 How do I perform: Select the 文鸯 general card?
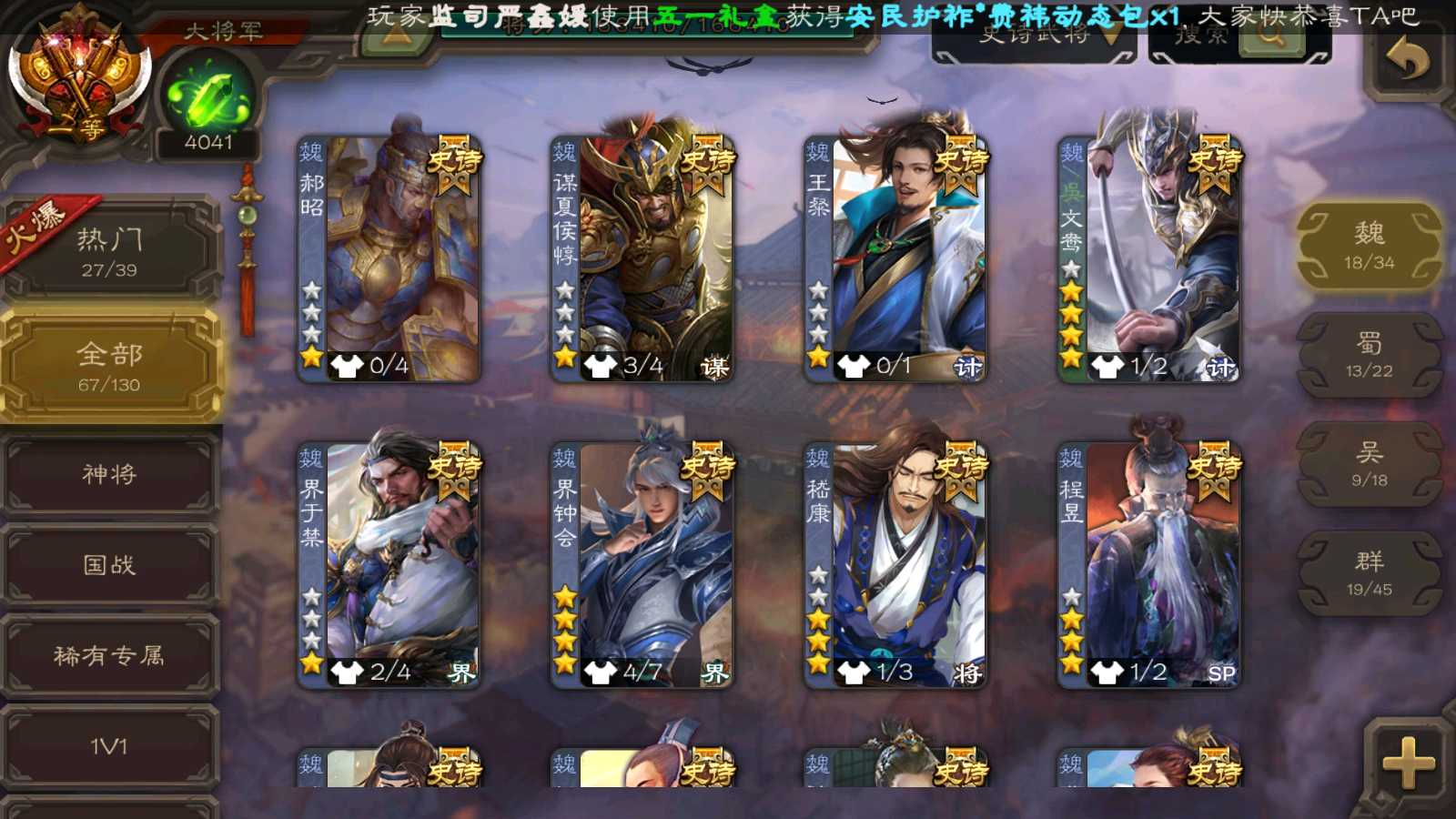(1149, 259)
